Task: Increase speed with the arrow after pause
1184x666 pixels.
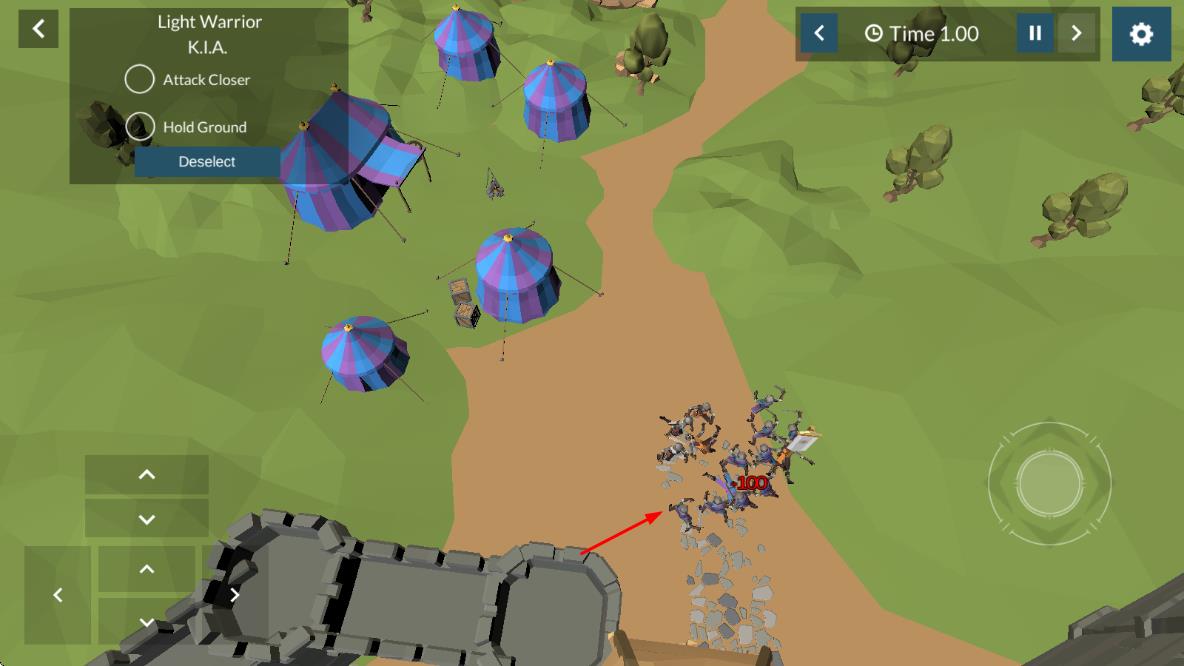Action: point(1076,34)
